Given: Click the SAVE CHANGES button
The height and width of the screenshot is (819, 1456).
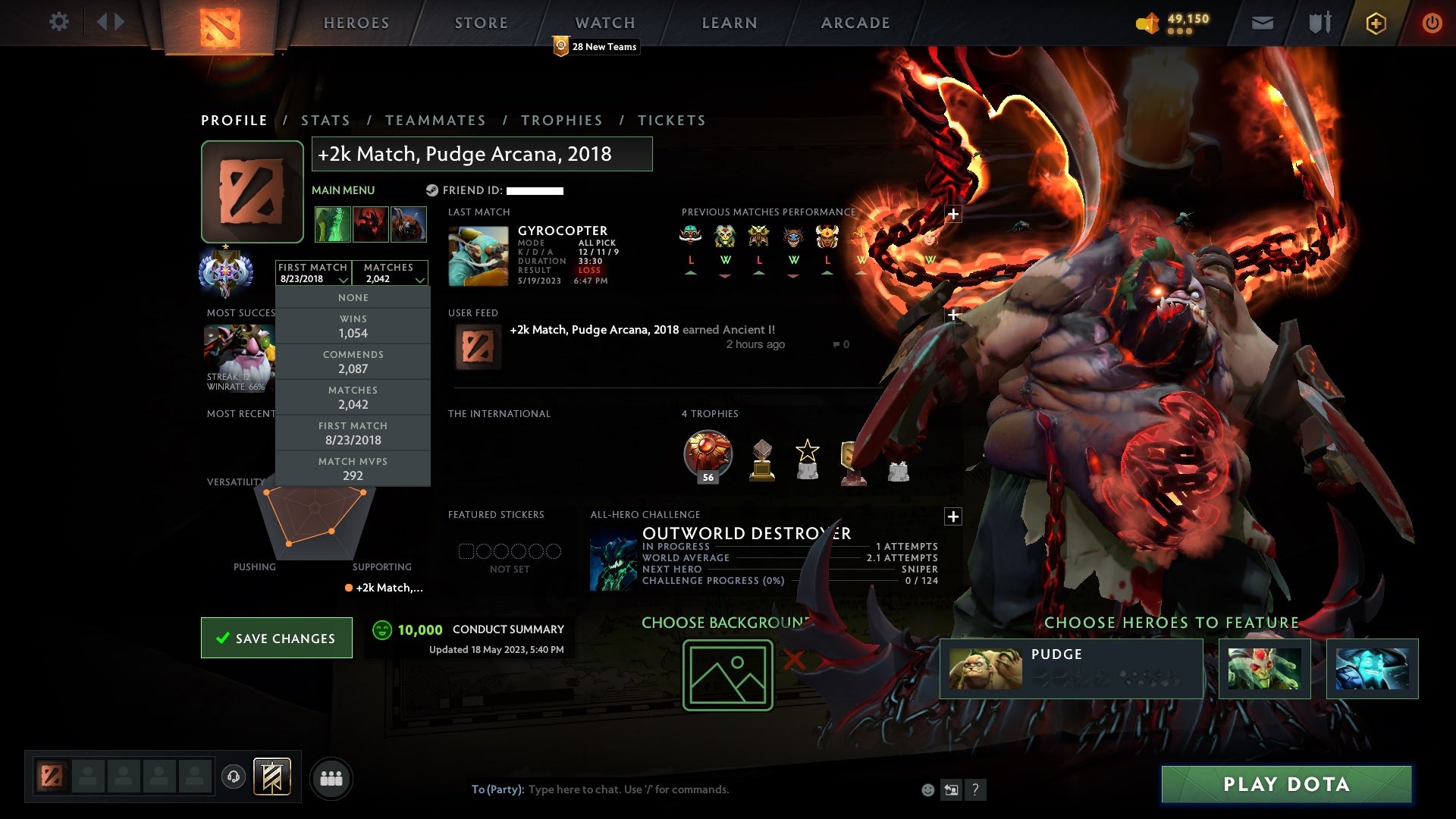Looking at the screenshot, I should coord(276,638).
